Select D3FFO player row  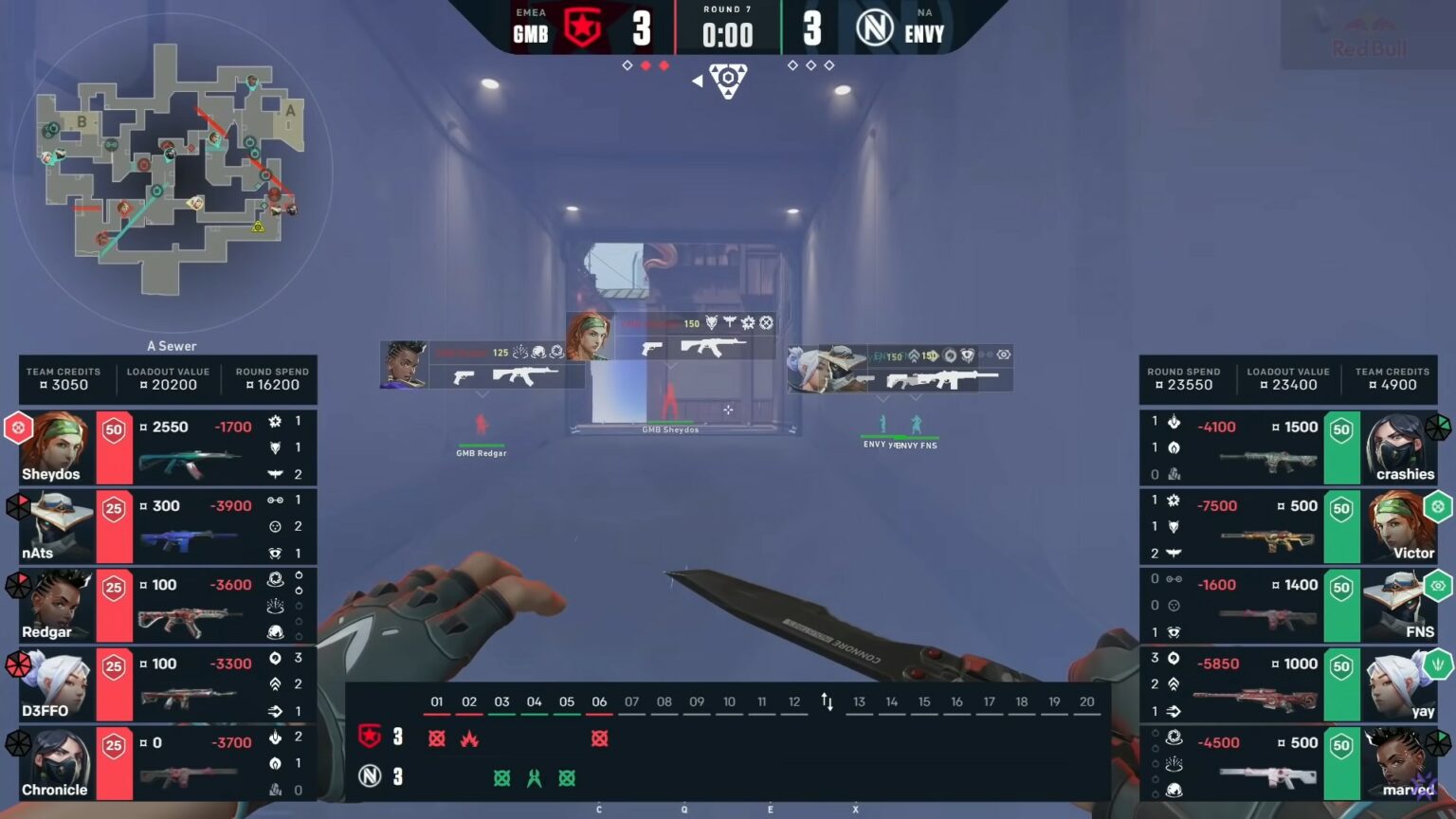166,684
